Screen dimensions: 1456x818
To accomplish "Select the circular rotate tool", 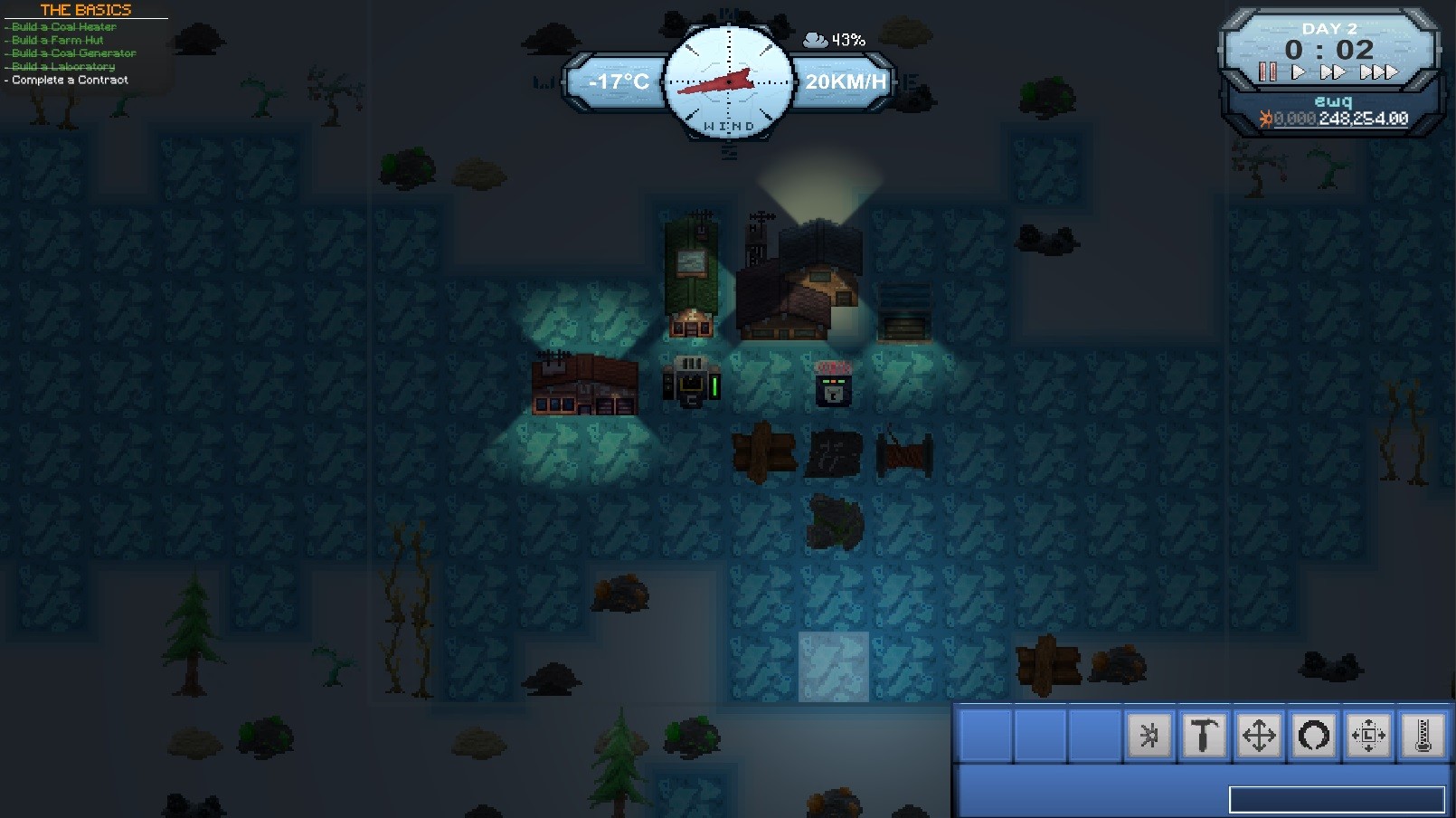I will 1312,736.
